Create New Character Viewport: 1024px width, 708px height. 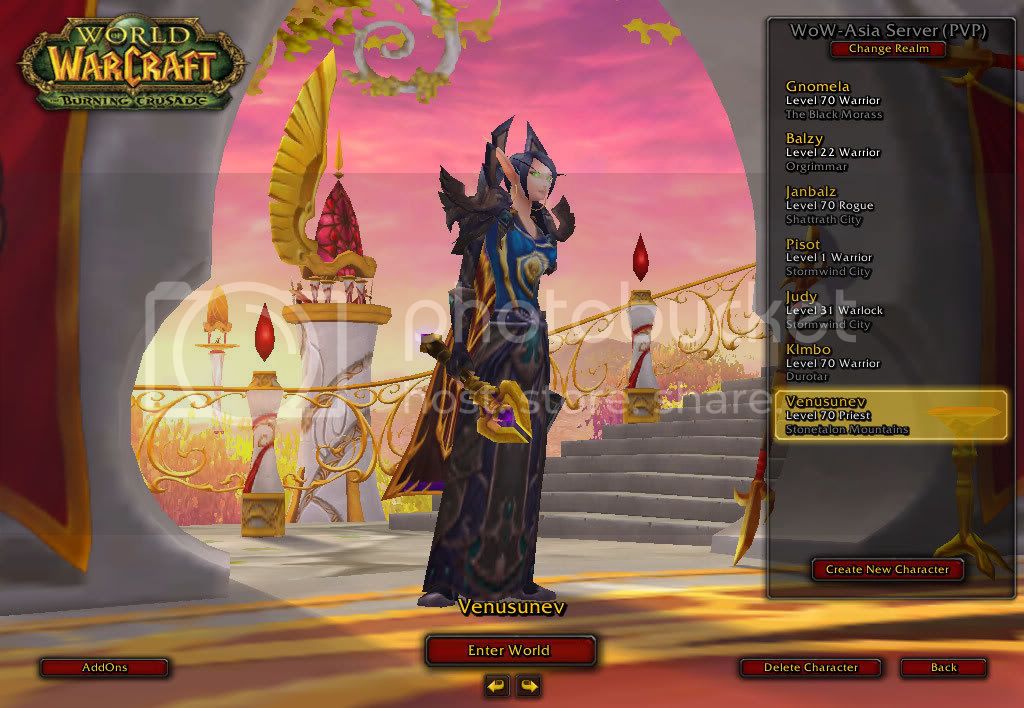tap(887, 569)
